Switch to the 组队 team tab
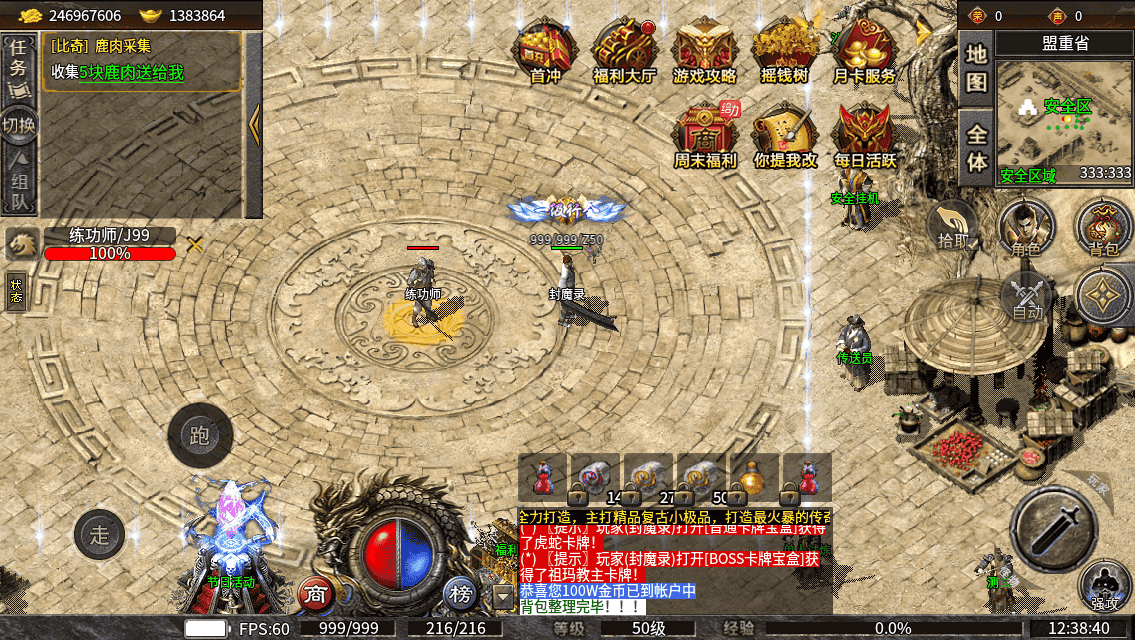Screen dimensions: 1135x640 tap(18, 182)
